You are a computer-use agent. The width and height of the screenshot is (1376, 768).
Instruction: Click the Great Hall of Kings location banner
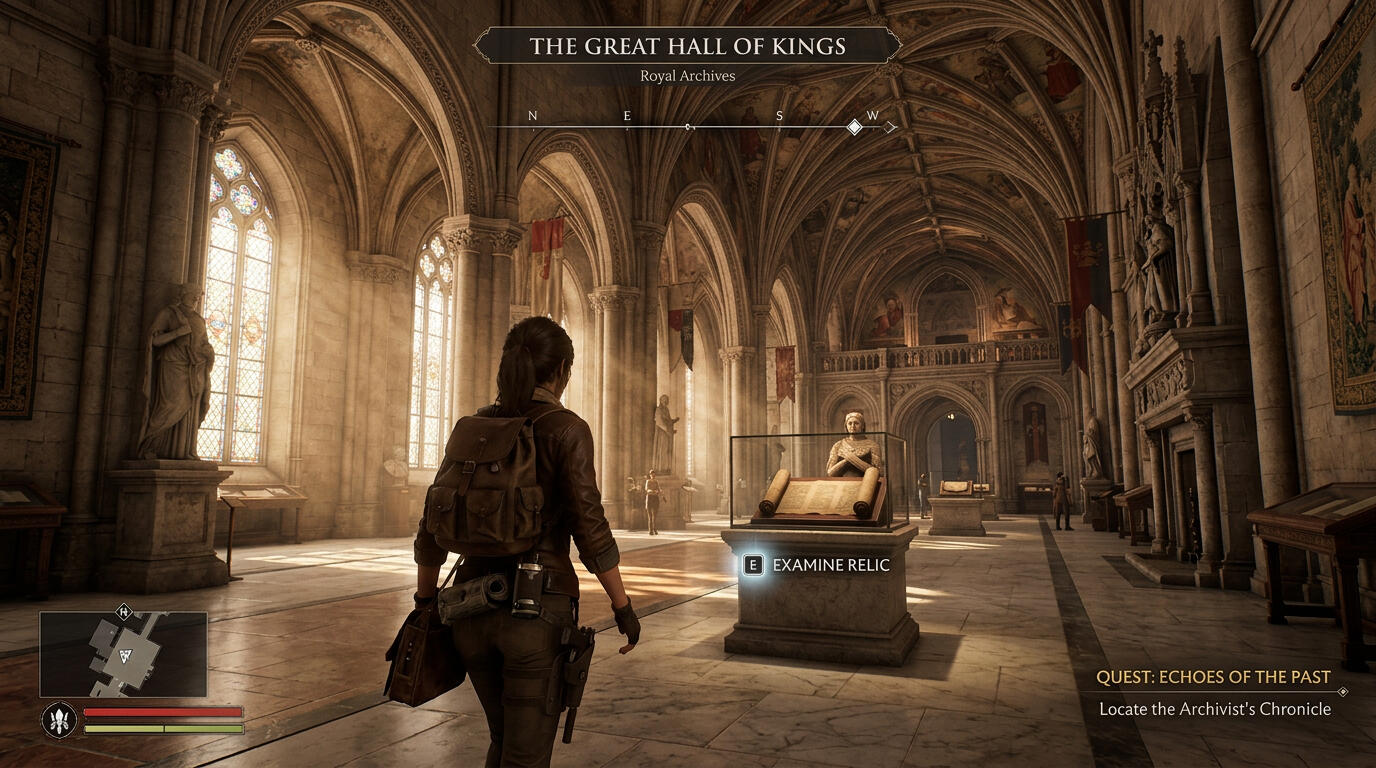click(687, 46)
